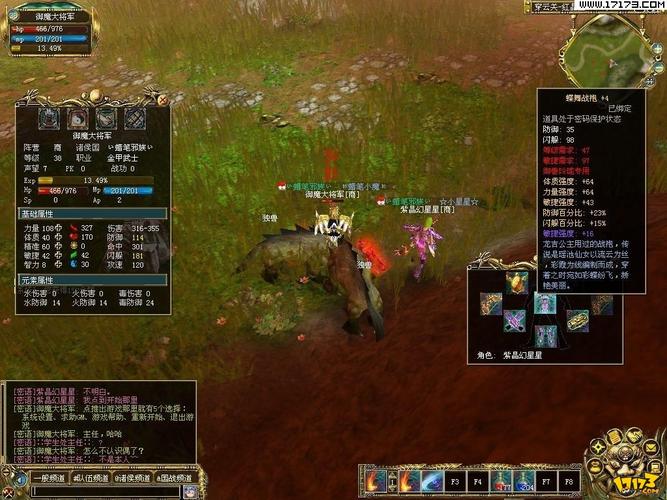Add a point to 力量 (strength)
Image resolution: width=667 pixels, height=500 pixels.
pos(60,227)
